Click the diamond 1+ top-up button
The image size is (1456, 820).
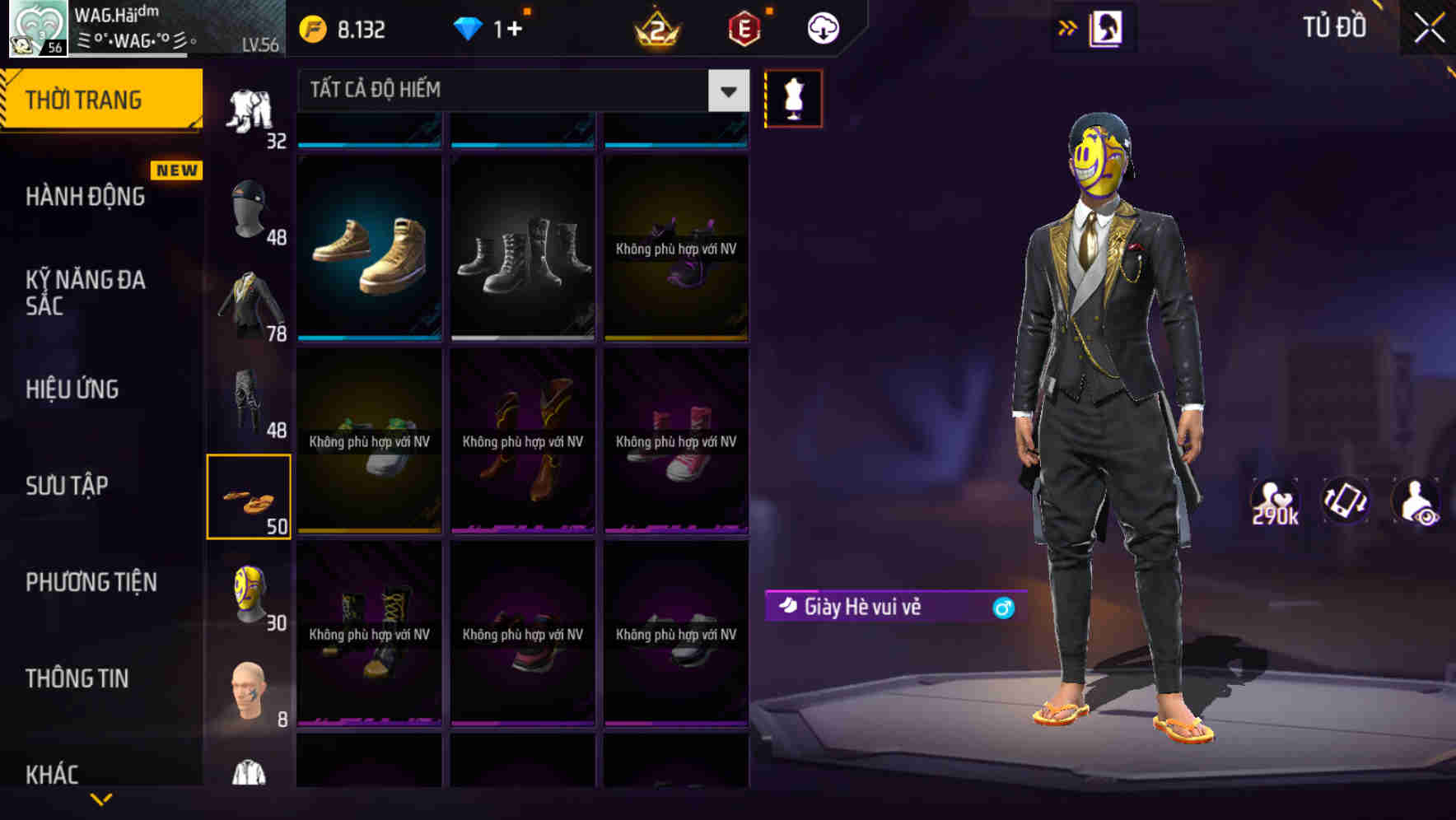tap(494, 27)
